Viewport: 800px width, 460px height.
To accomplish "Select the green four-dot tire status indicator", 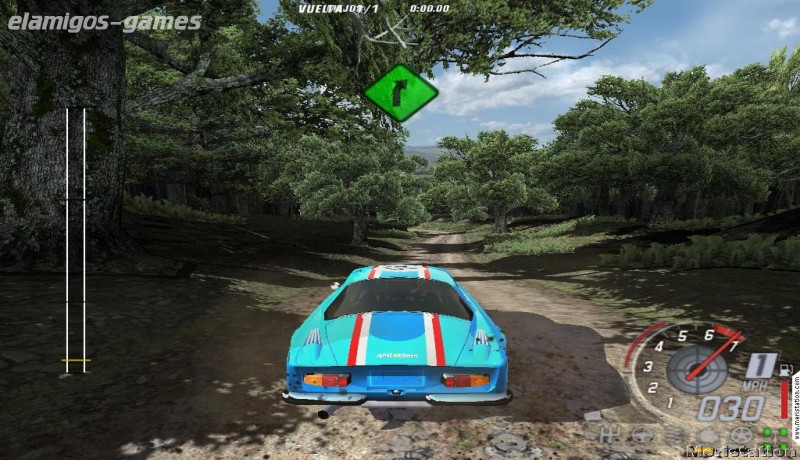I will (x=775, y=438).
